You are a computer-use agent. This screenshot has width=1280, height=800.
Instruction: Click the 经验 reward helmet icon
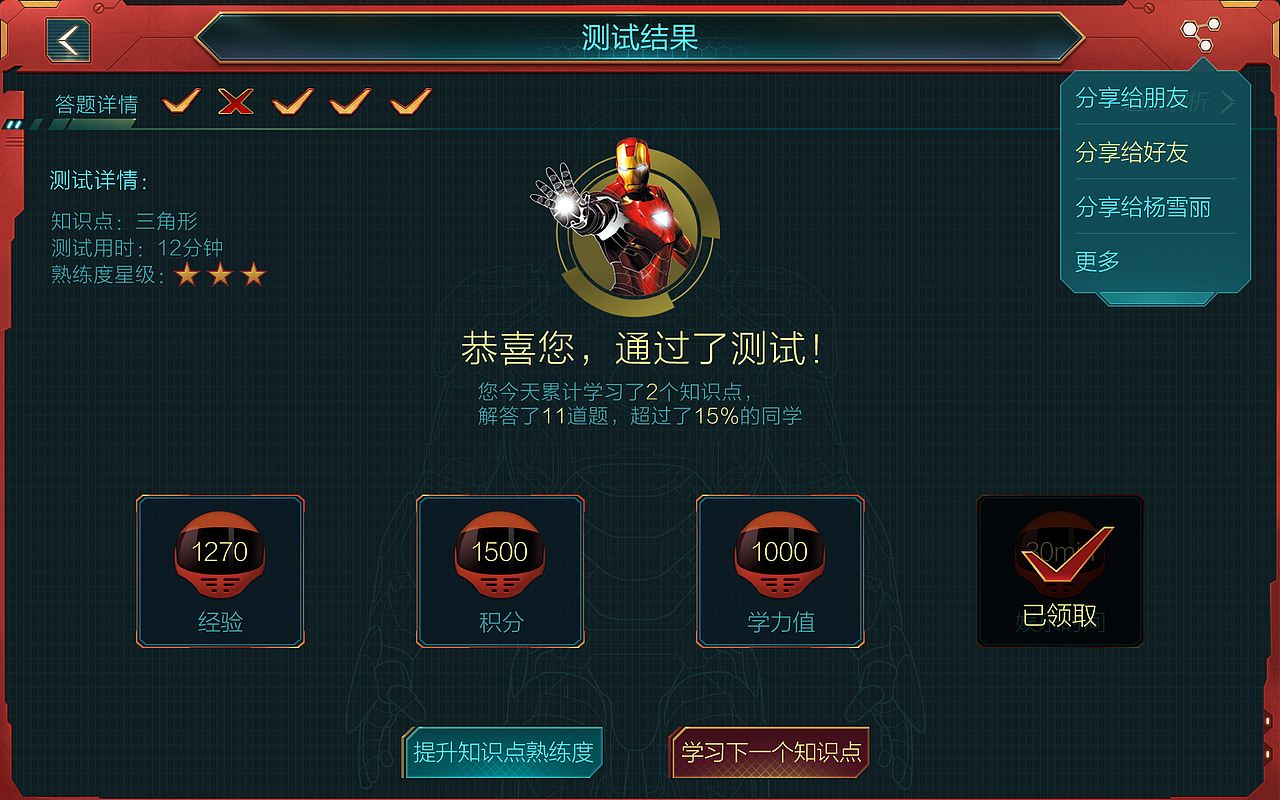[x=220, y=555]
